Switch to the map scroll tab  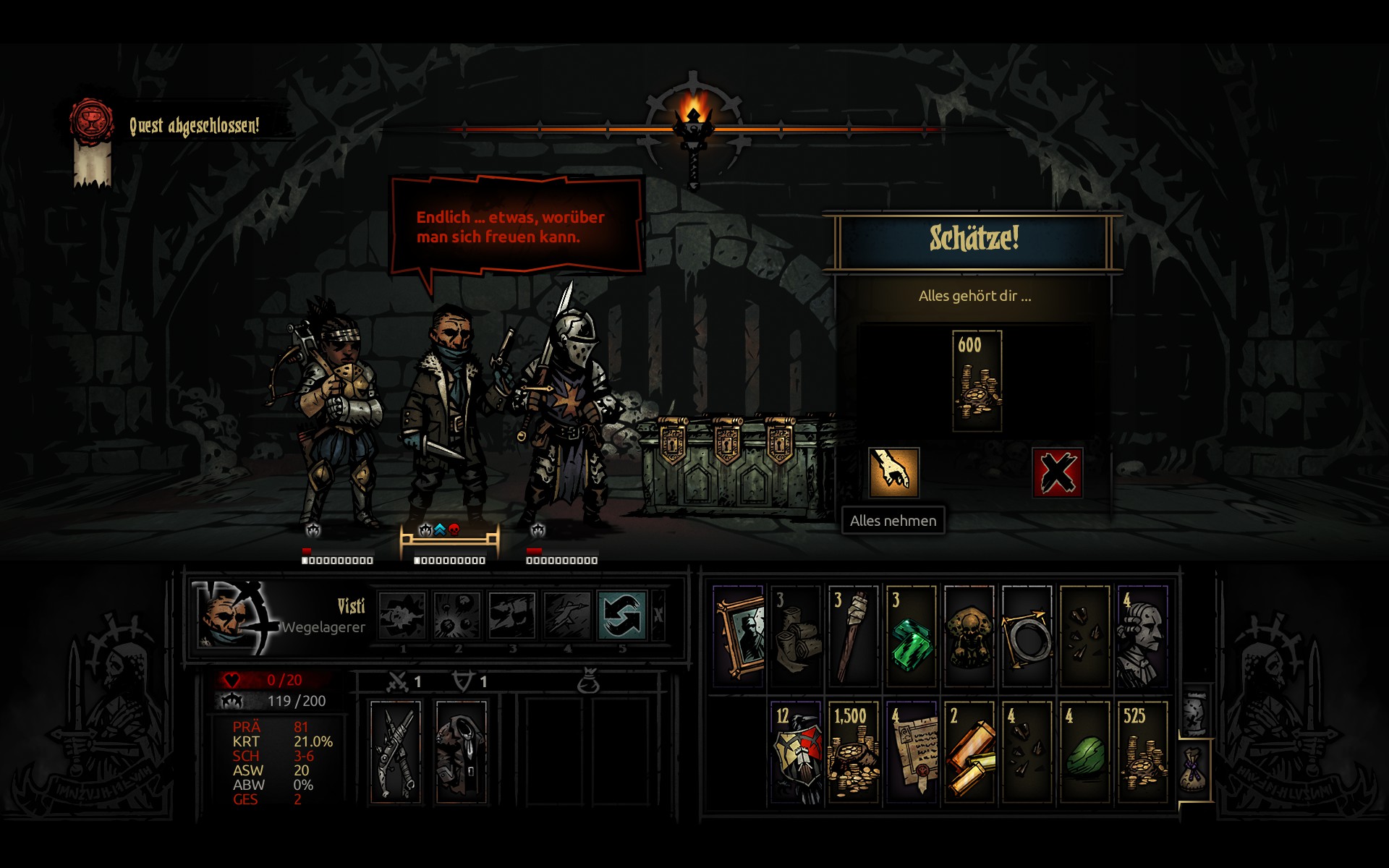tap(1196, 711)
